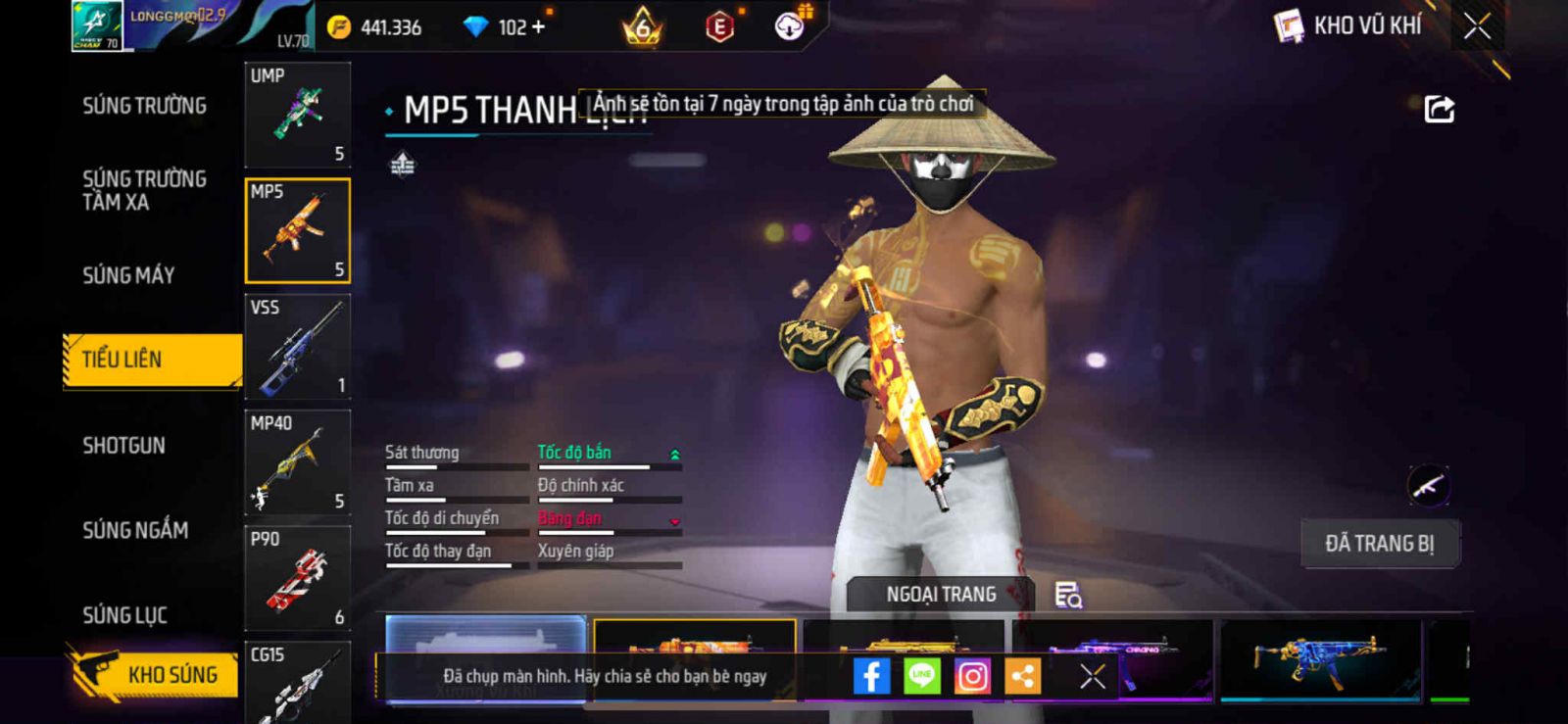Screen dimensions: 1568x724
Task: Open the Ngoại Trang skins tab
Action: point(941,595)
